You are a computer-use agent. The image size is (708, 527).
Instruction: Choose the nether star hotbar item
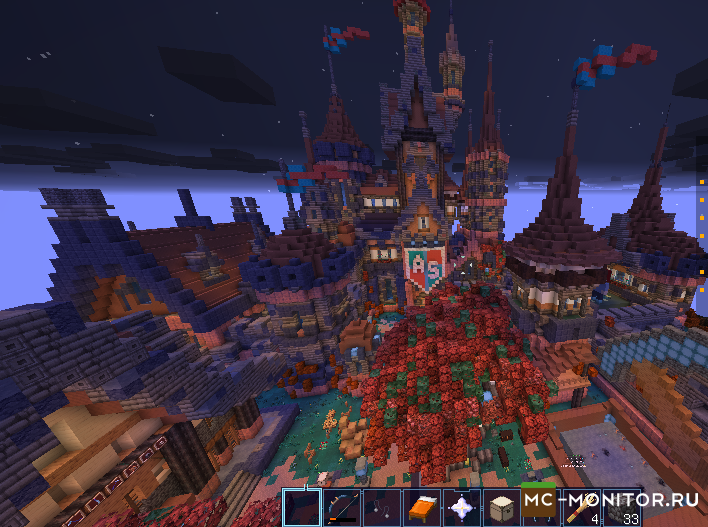(x=461, y=508)
